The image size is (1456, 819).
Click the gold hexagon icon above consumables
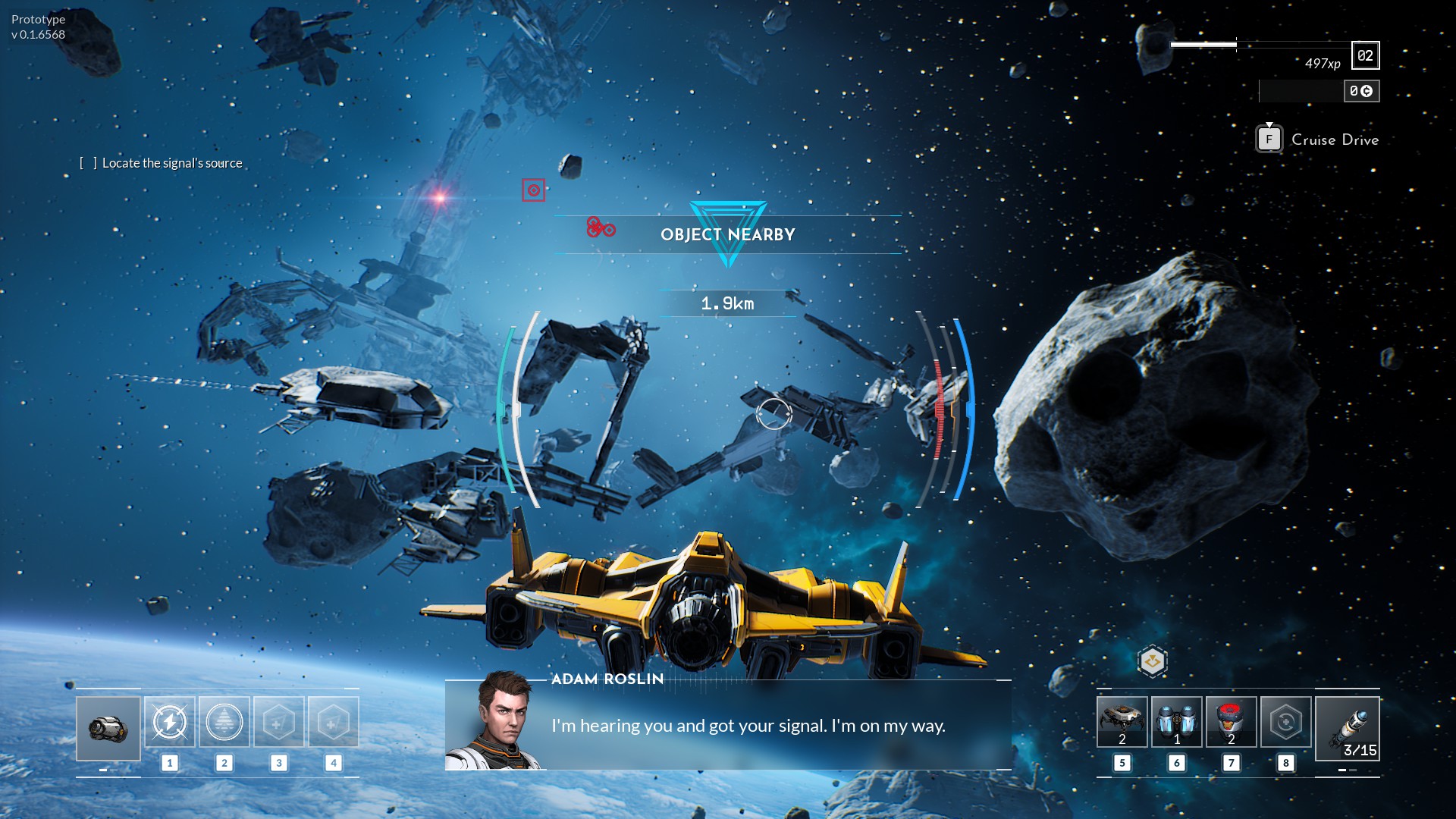coord(1152,661)
